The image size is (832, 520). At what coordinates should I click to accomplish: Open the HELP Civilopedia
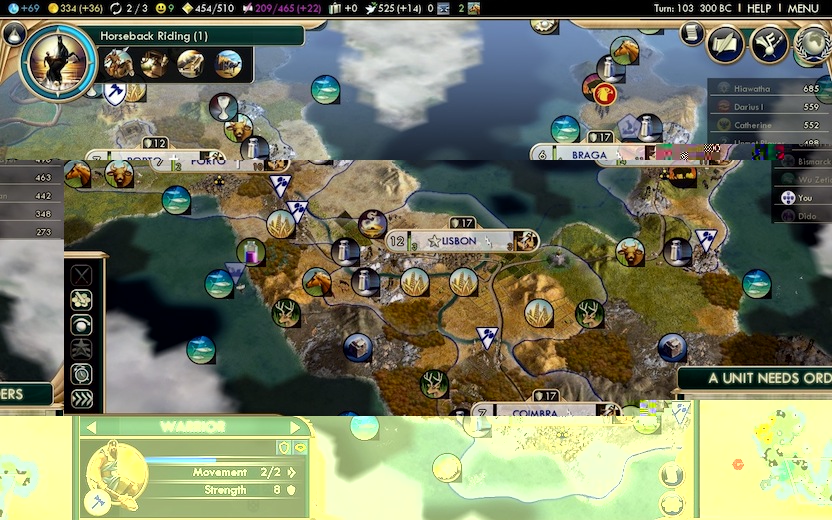tap(759, 8)
